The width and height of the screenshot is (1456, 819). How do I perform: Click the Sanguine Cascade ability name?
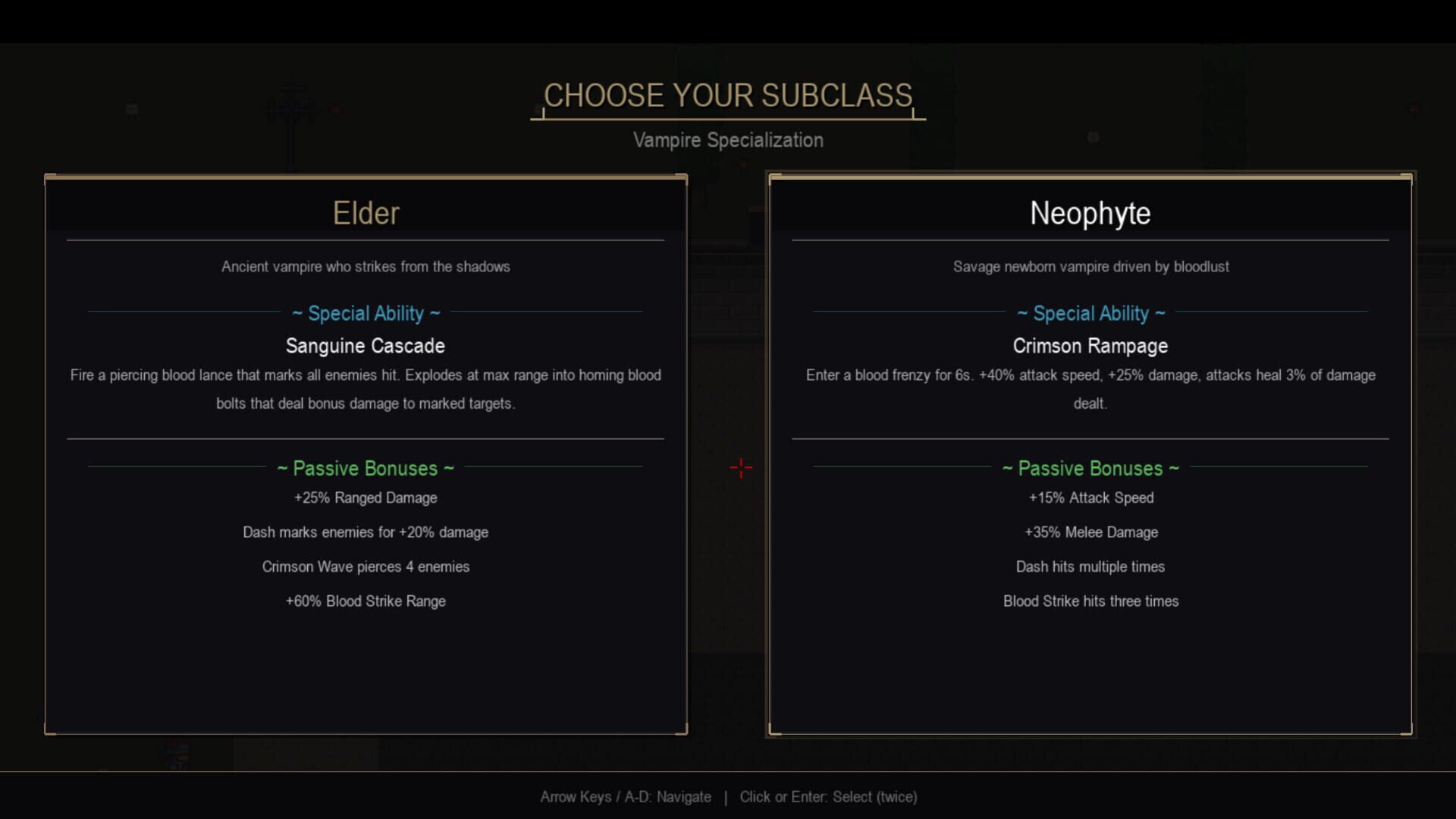(366, 346)
